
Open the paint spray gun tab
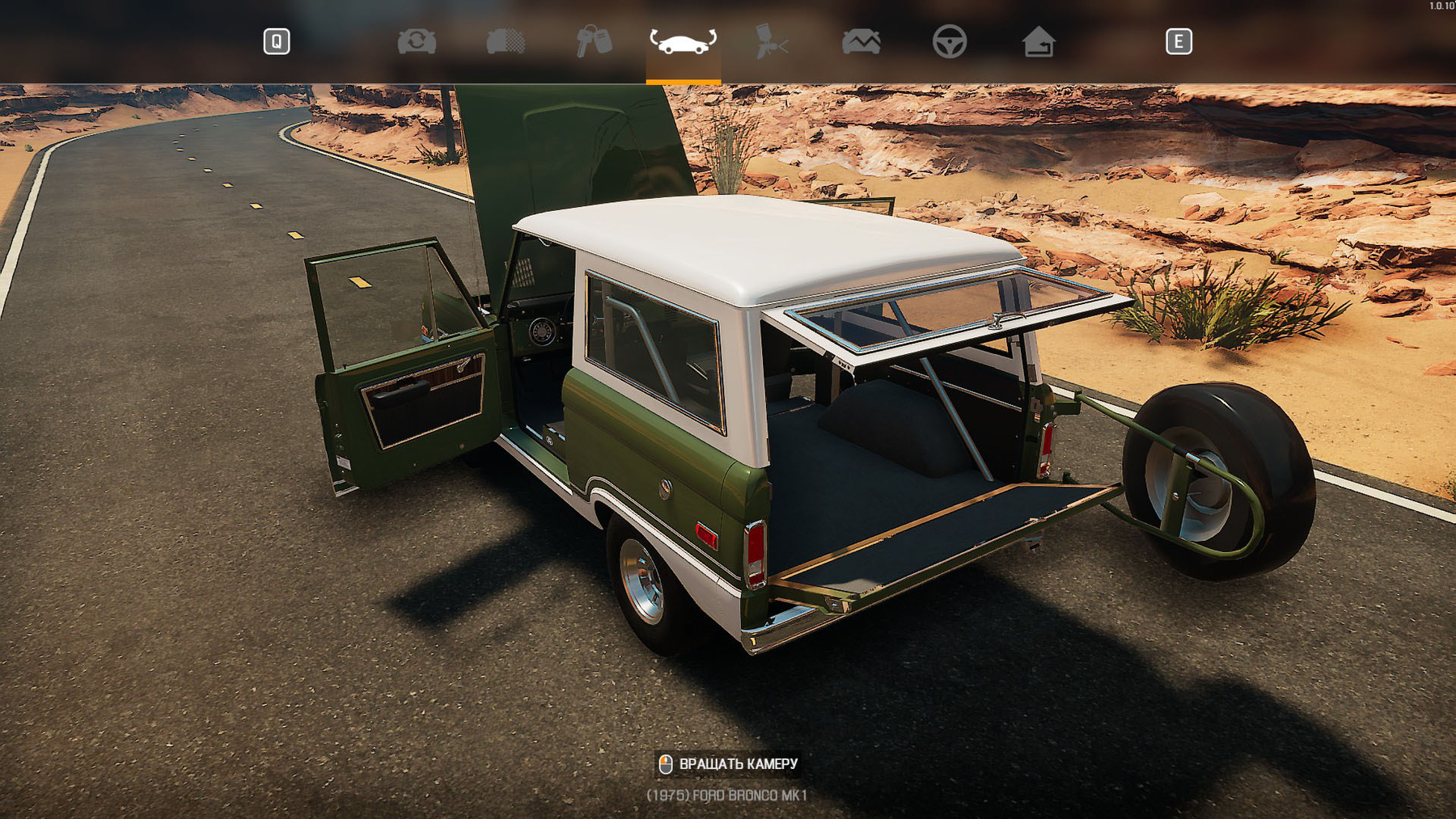771,41
